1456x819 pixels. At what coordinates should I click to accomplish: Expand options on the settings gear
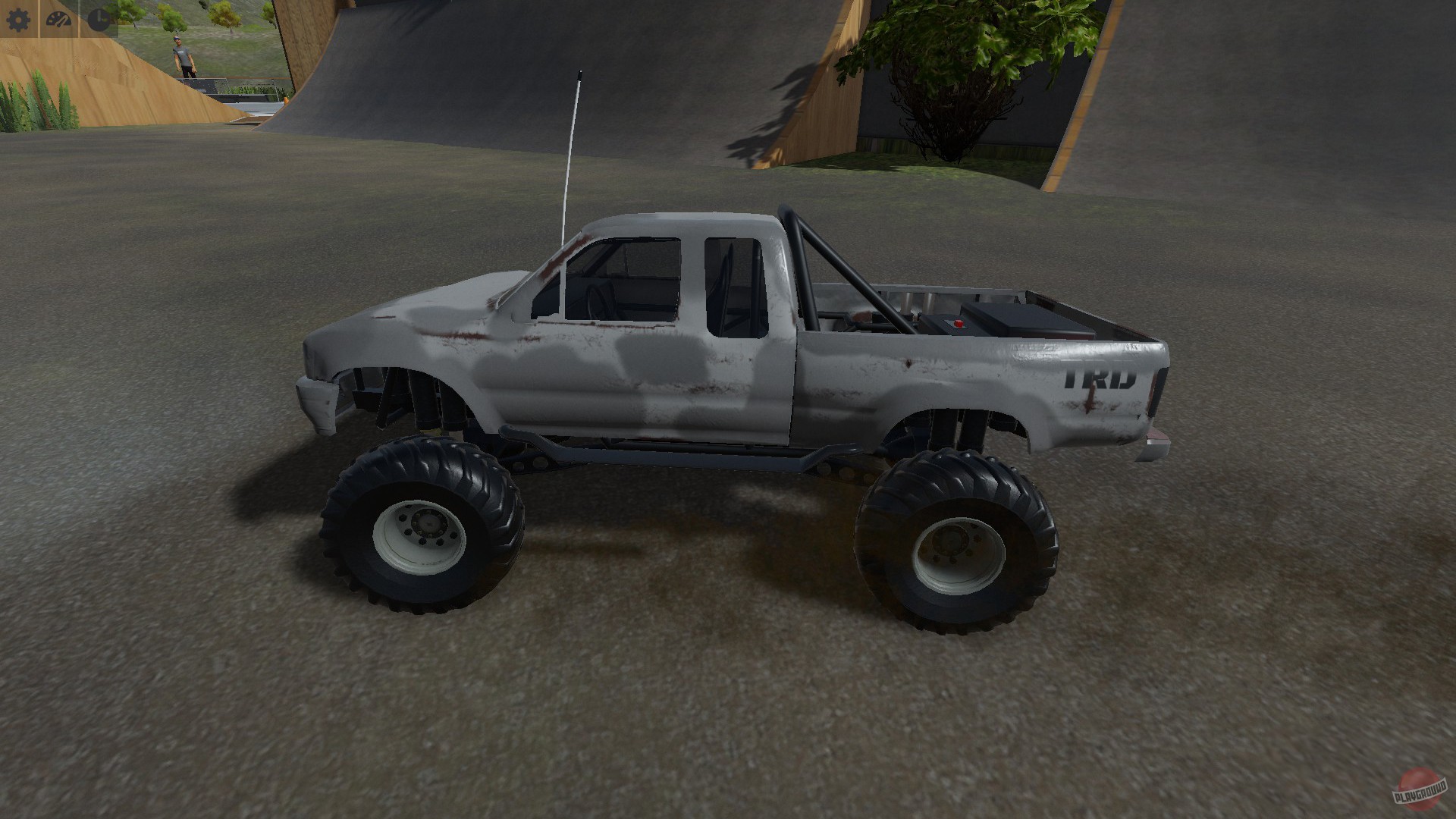[x=20, y=20]
